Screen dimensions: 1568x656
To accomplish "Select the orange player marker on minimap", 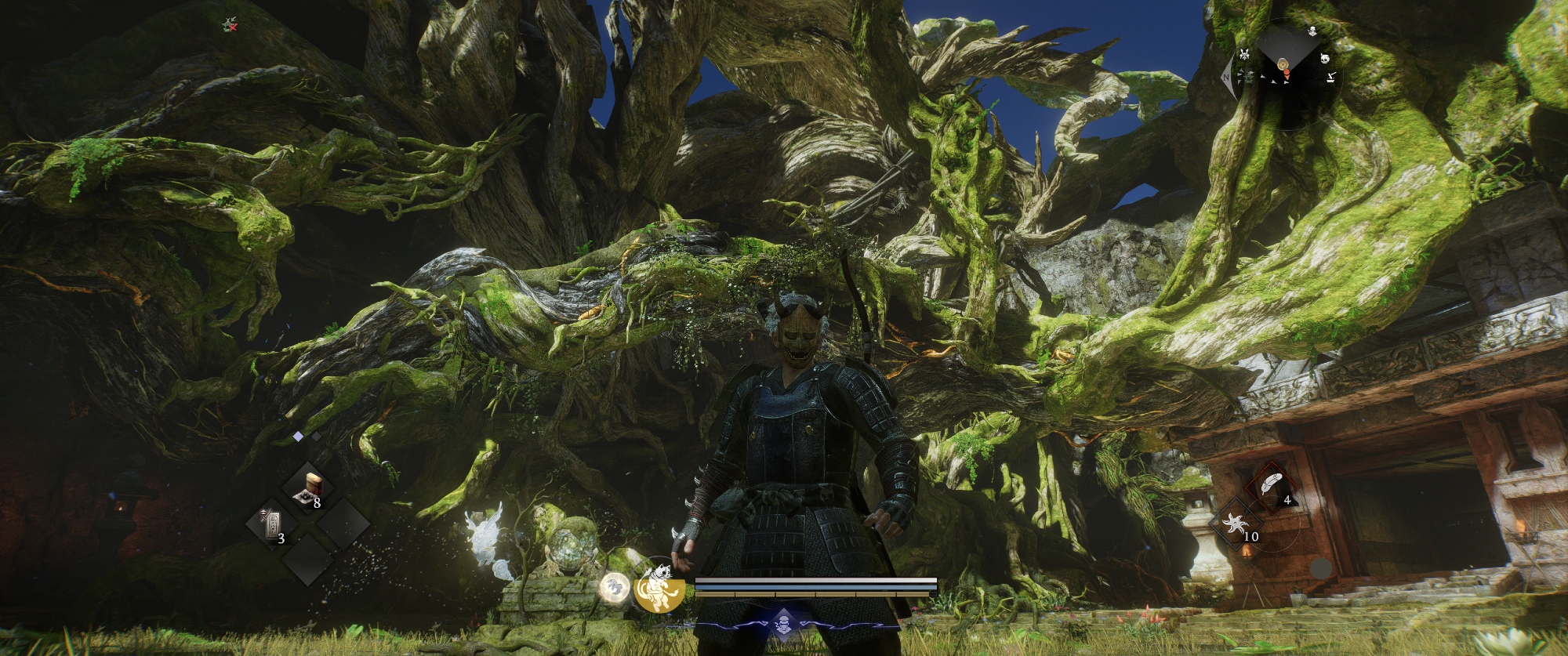I will pos(1286,74).
